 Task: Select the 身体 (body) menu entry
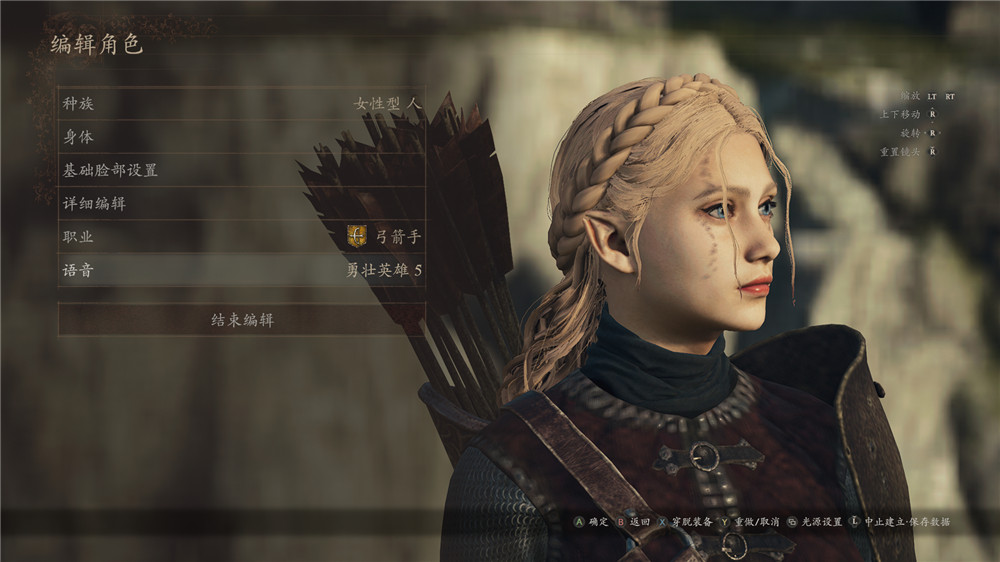click(x=240, y=137)
